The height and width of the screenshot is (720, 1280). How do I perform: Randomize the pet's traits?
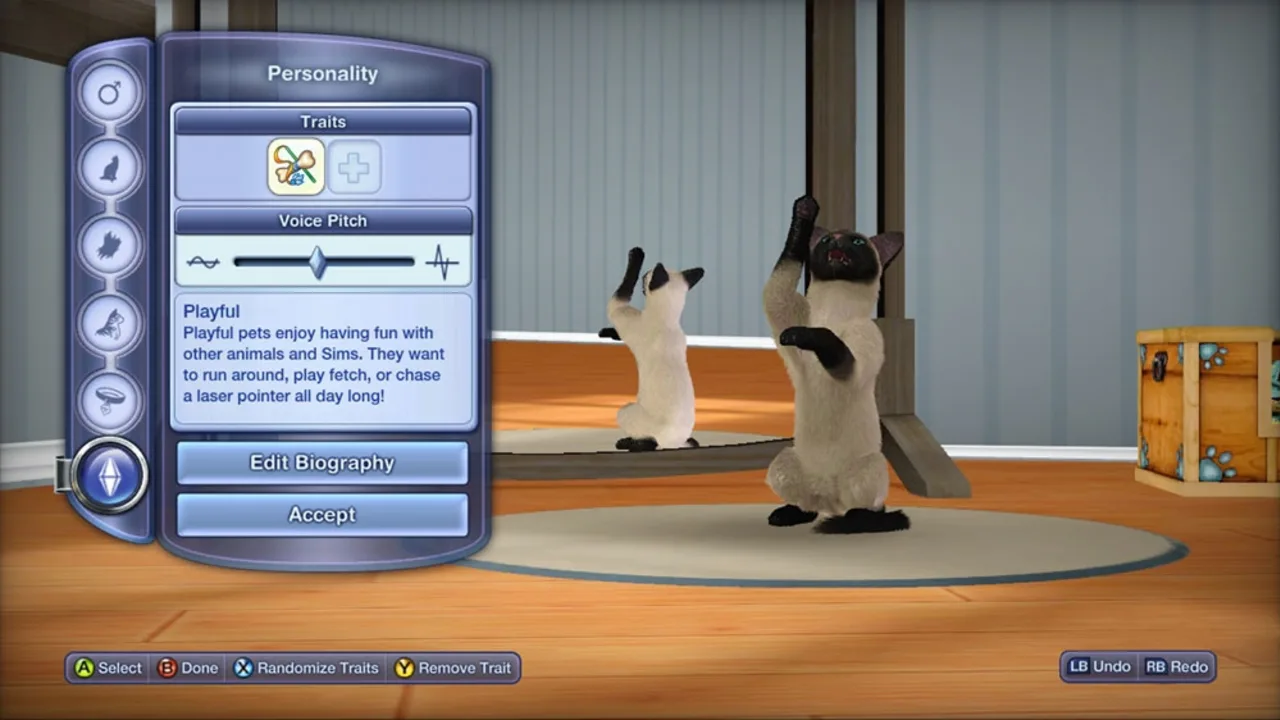coord(305,668)
